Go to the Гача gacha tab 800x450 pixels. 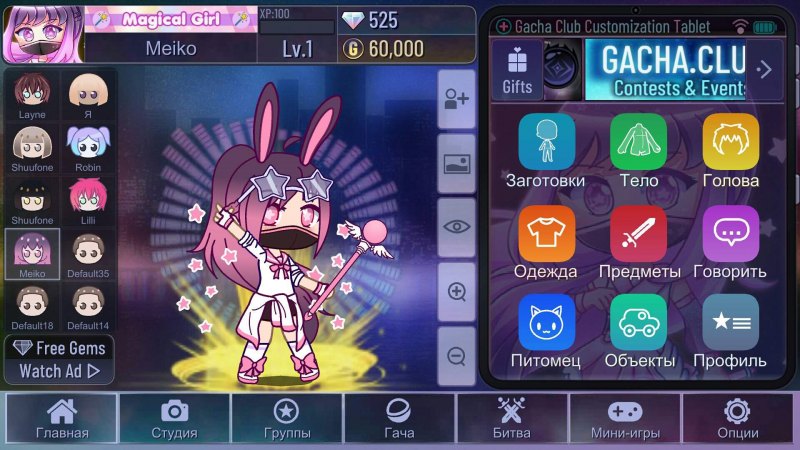[x=399, y=418]
